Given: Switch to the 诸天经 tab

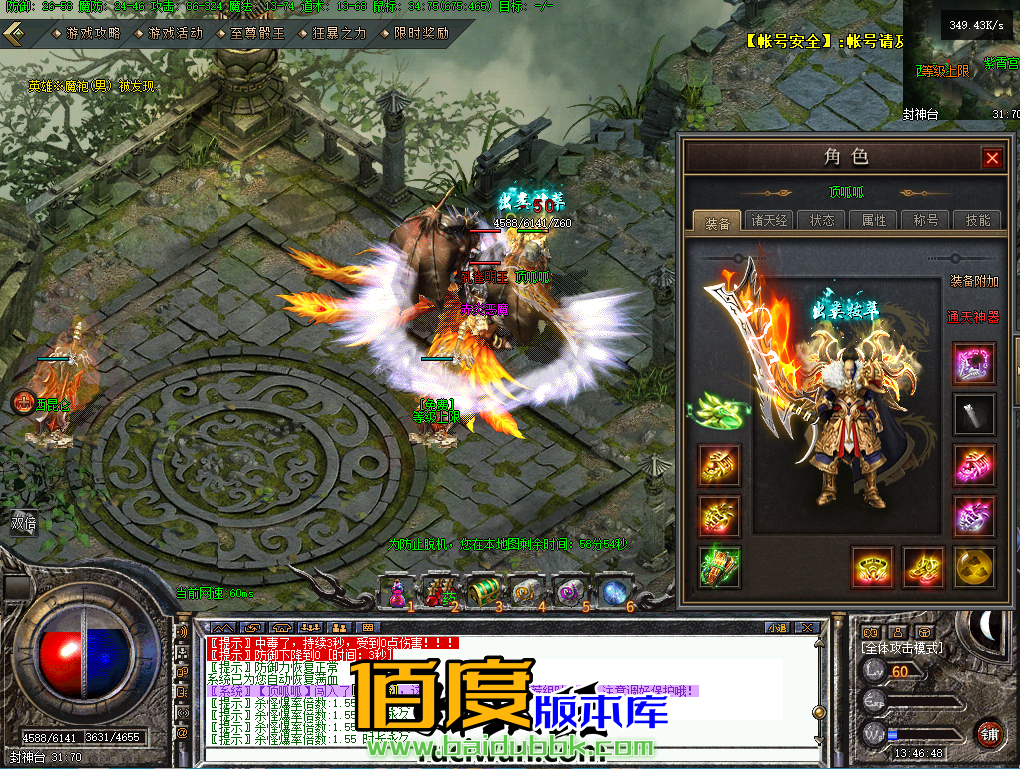Looking at the screenshot, I should pos(770,220).
